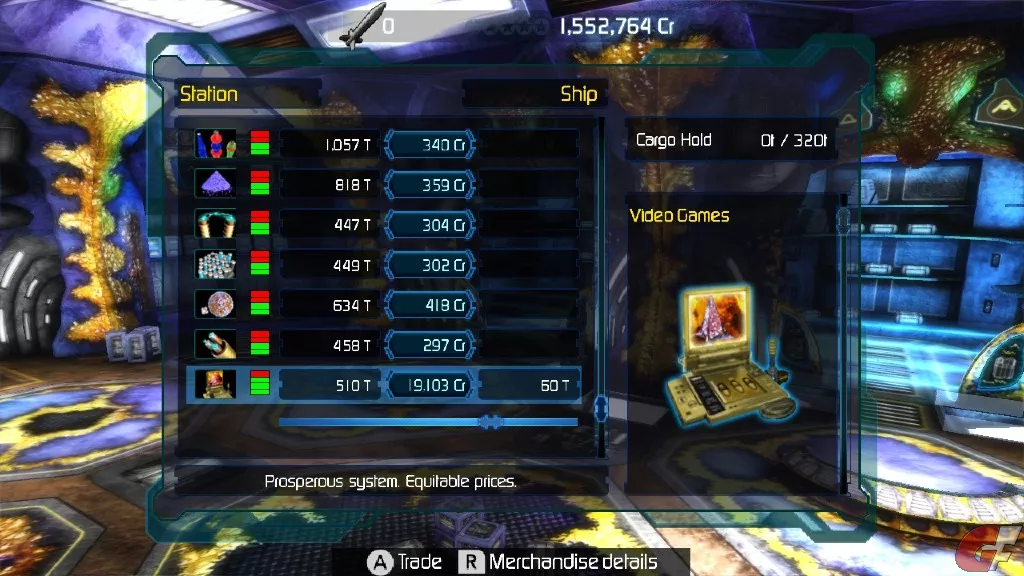Click the 60 T ship cargo amount

(530, 385)
